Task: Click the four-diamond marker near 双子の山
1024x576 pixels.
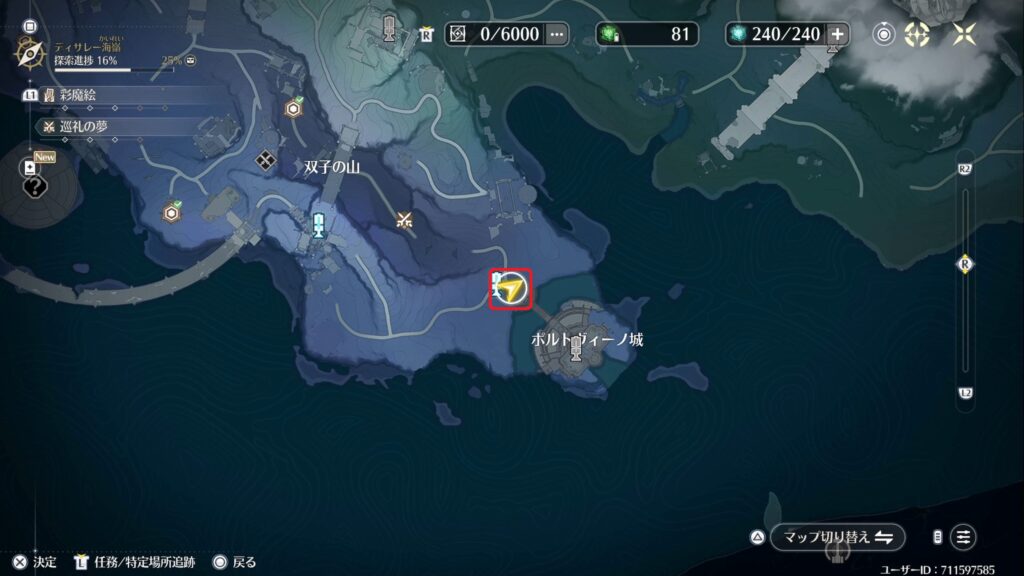Action: [x=265, y=159]
